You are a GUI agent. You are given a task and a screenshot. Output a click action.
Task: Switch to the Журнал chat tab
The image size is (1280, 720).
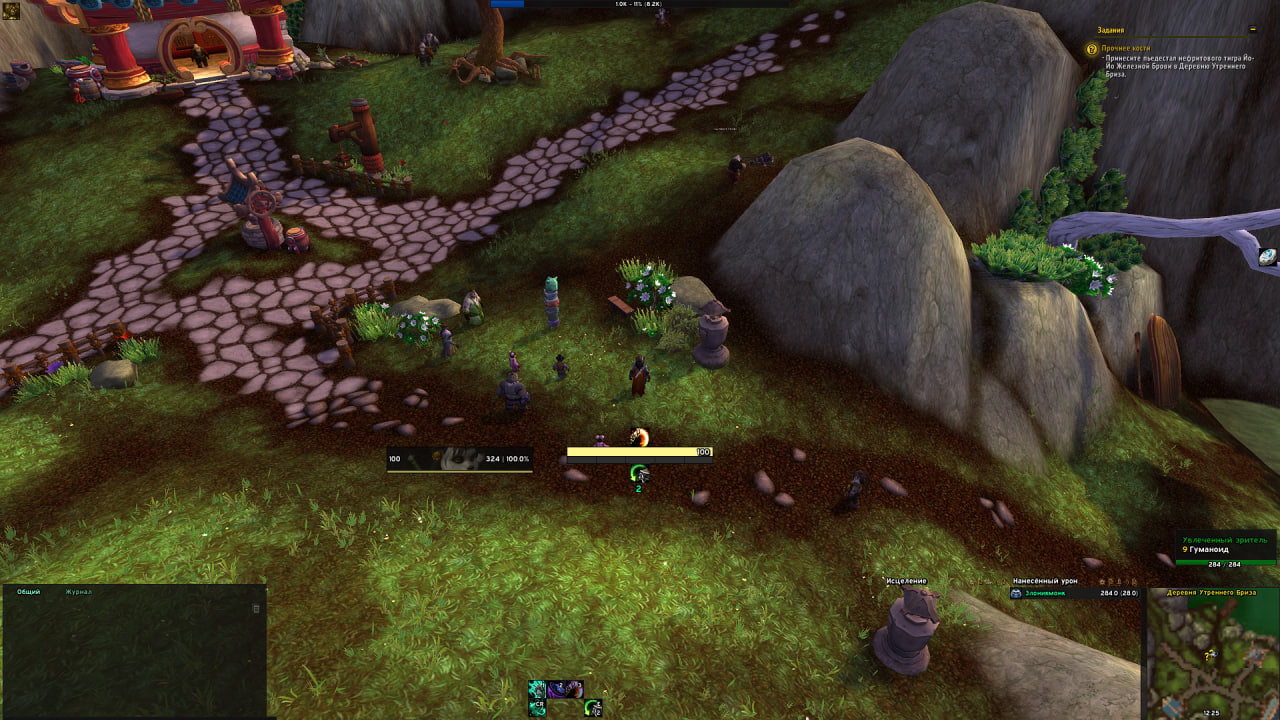point(78,592)
